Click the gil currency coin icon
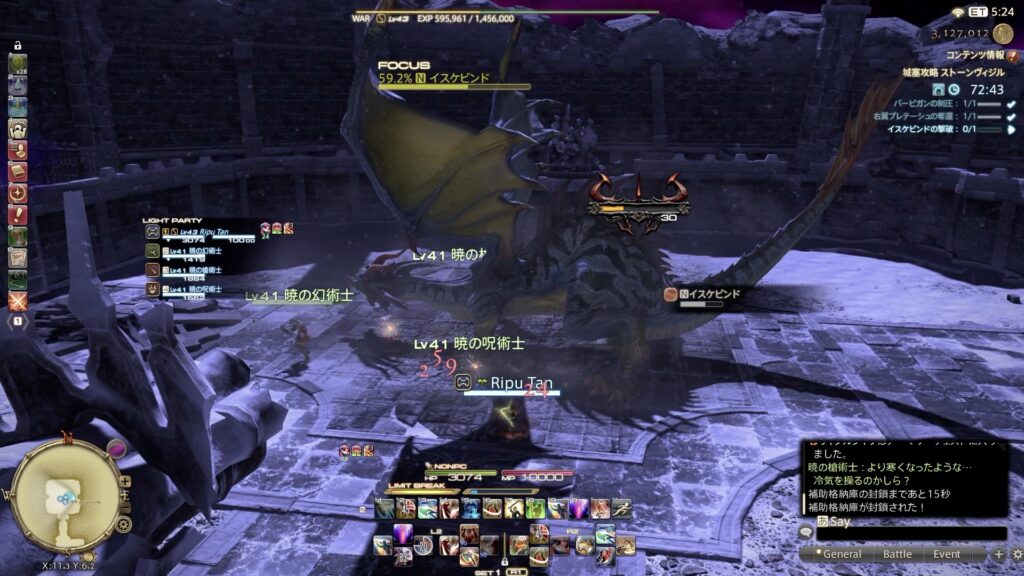 pos(1003,33)
